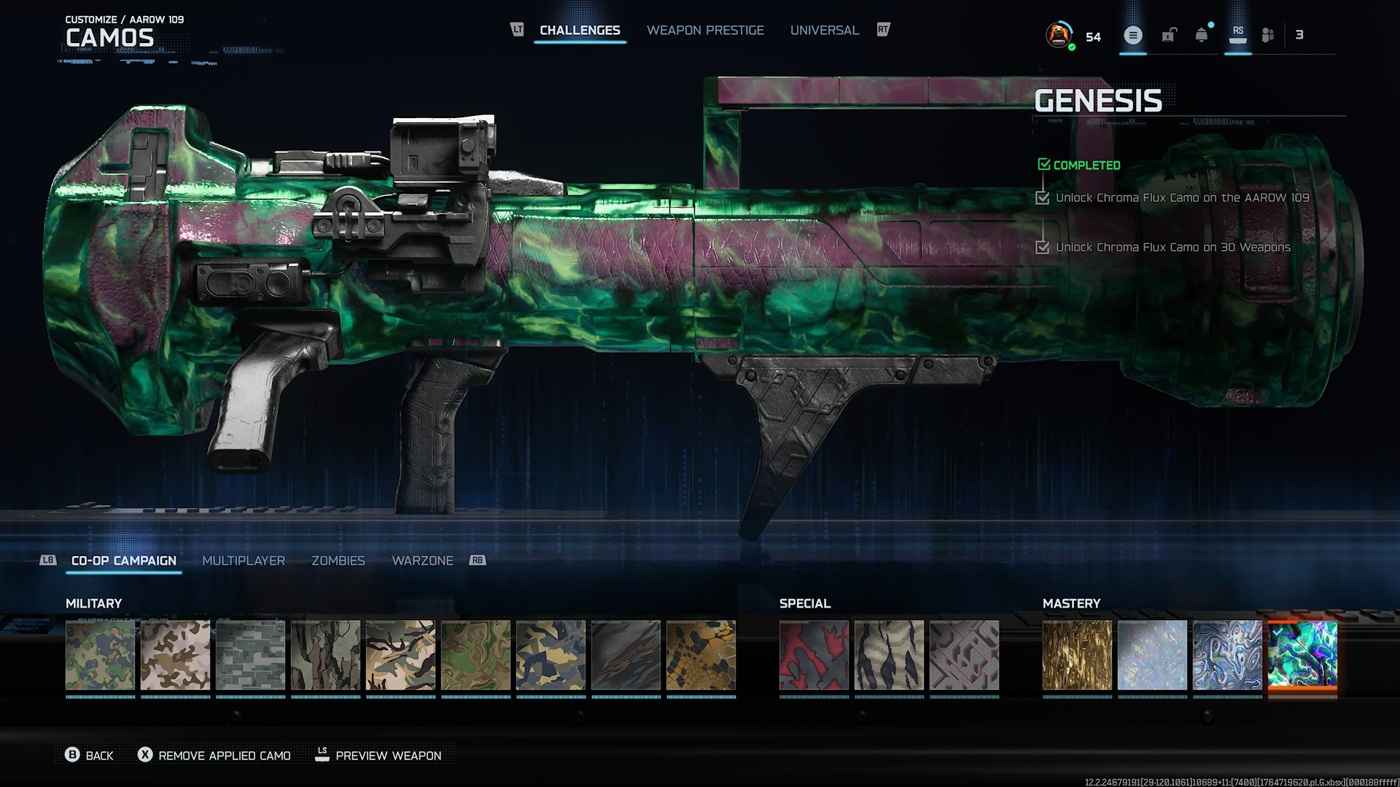The image size is (1400, 787).
Task: Select the blue swirl Mastery camo
Action: (x=1227, y=655)
